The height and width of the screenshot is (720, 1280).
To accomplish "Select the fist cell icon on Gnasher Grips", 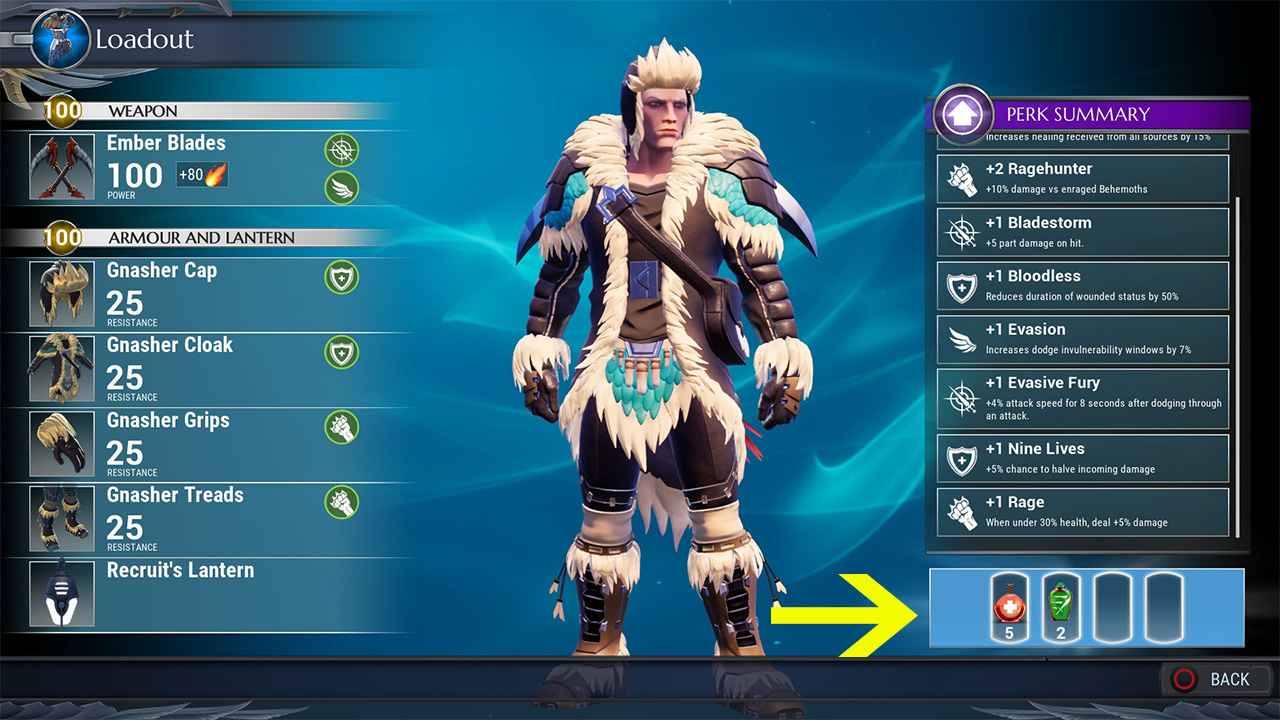I will coord(340,427).
